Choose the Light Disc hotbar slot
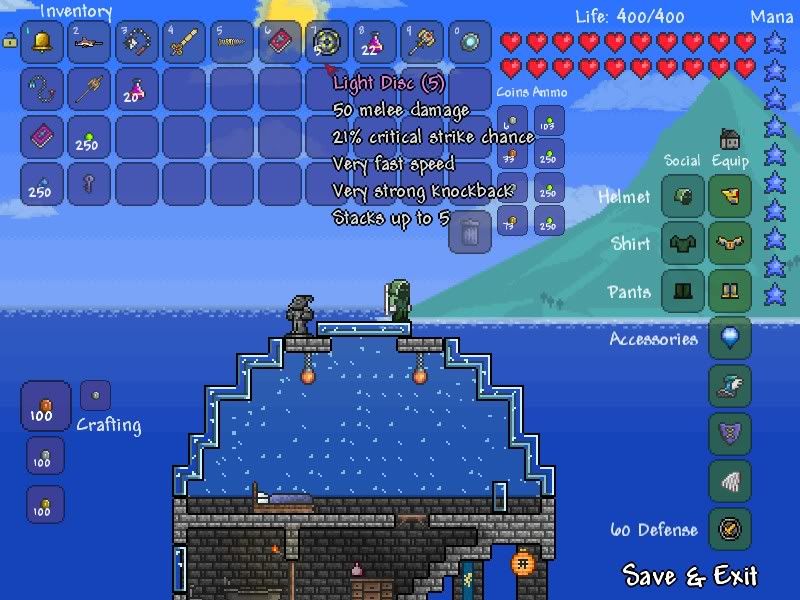This screenshot has width=800, height=600. [328, 43]
